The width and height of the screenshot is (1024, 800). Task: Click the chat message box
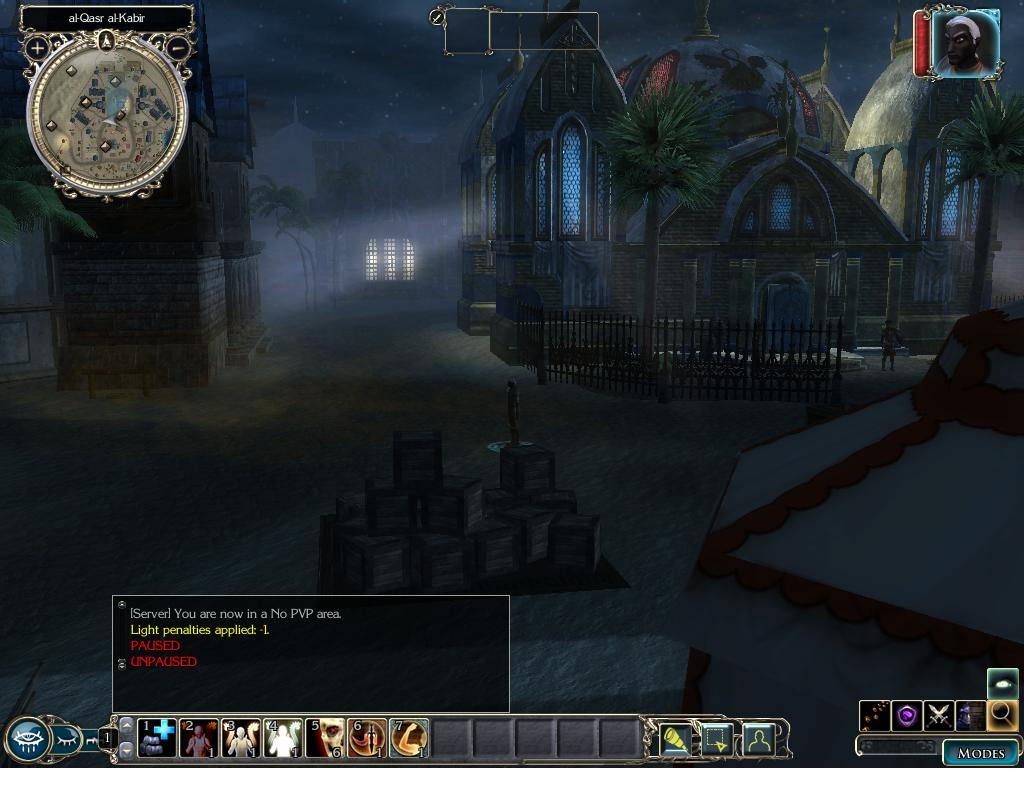coord(310,654)
